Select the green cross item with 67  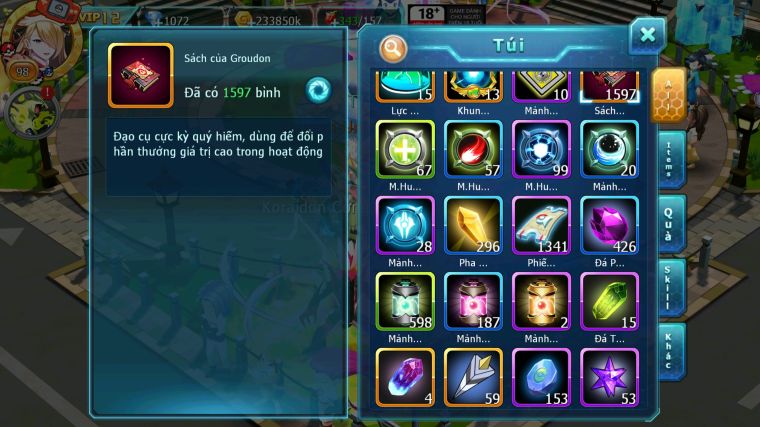click(x=405, y=150)
